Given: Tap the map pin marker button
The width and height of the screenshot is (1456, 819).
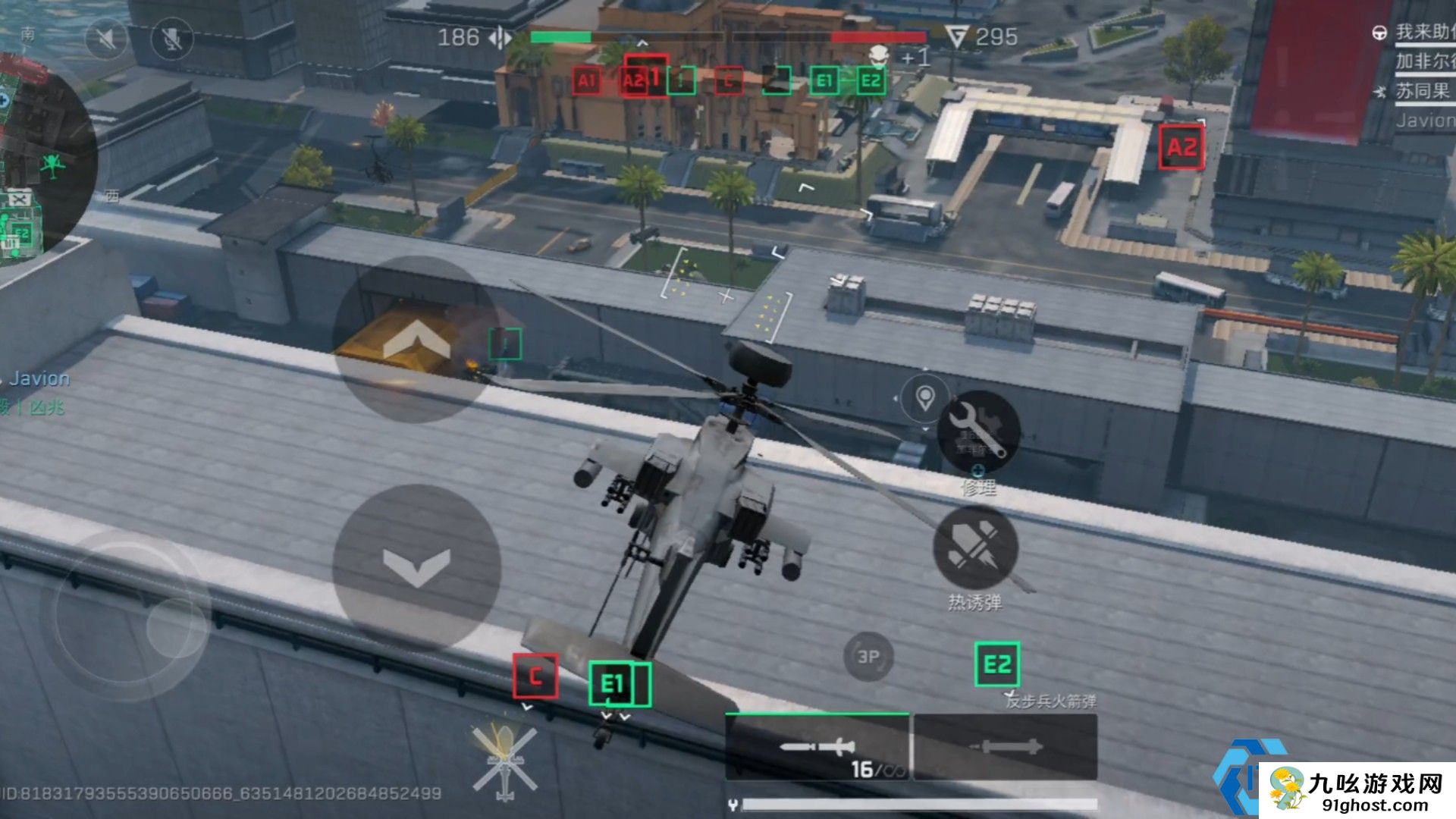Looking at the screenshot, I should tap(924, 397).
